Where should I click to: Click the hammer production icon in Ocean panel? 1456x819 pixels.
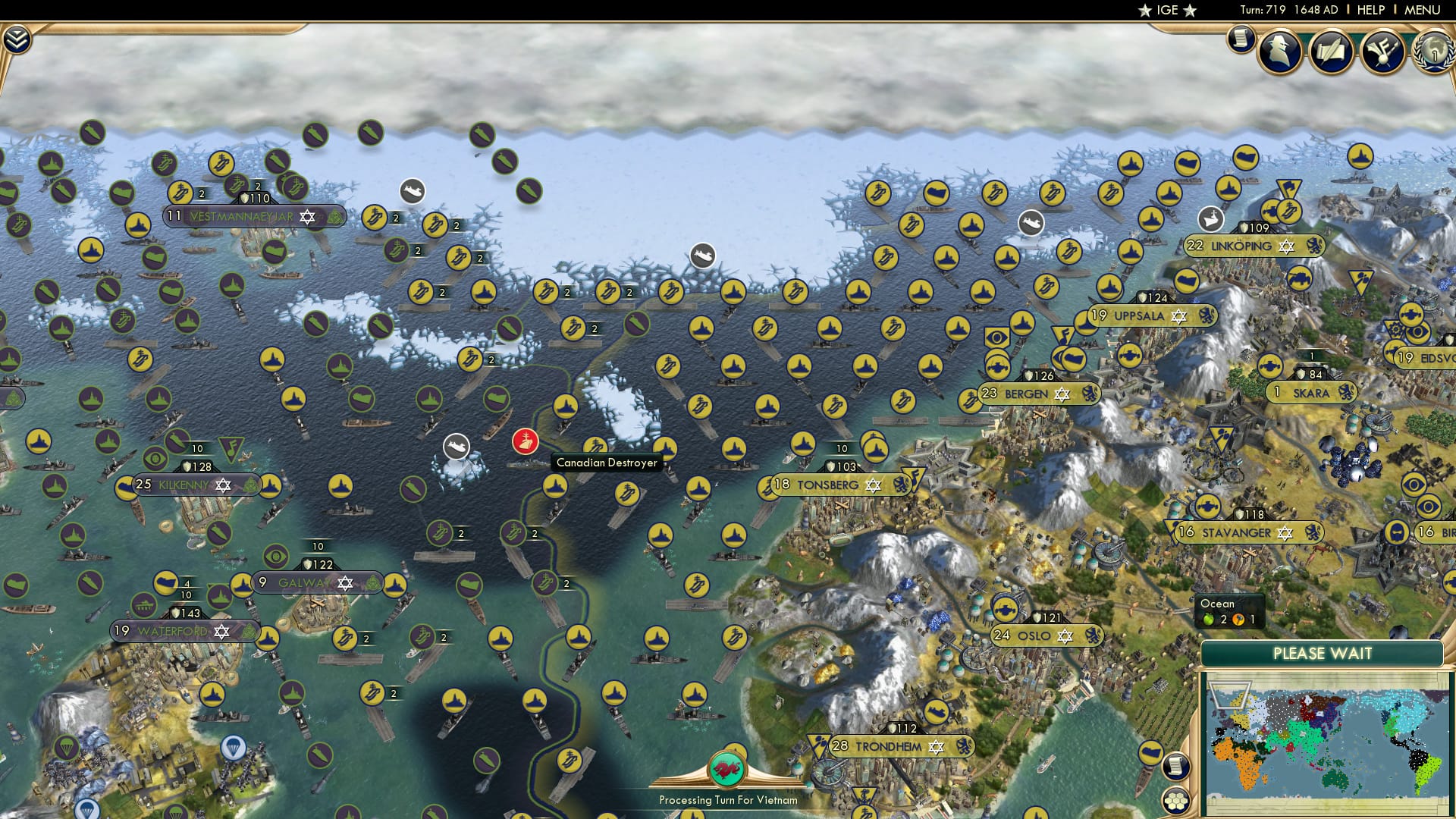click(x=1238, y=619)
